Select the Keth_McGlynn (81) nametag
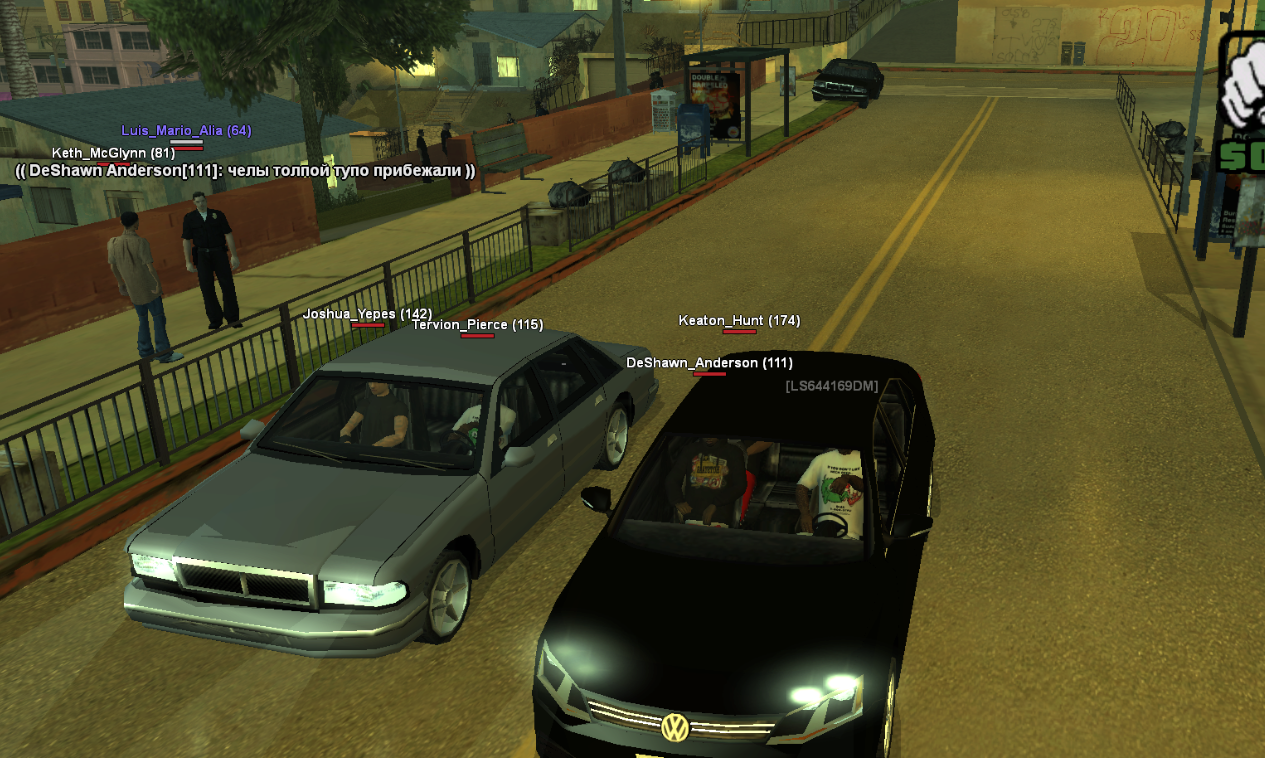The image size is (1265, 758). [113, 153]
